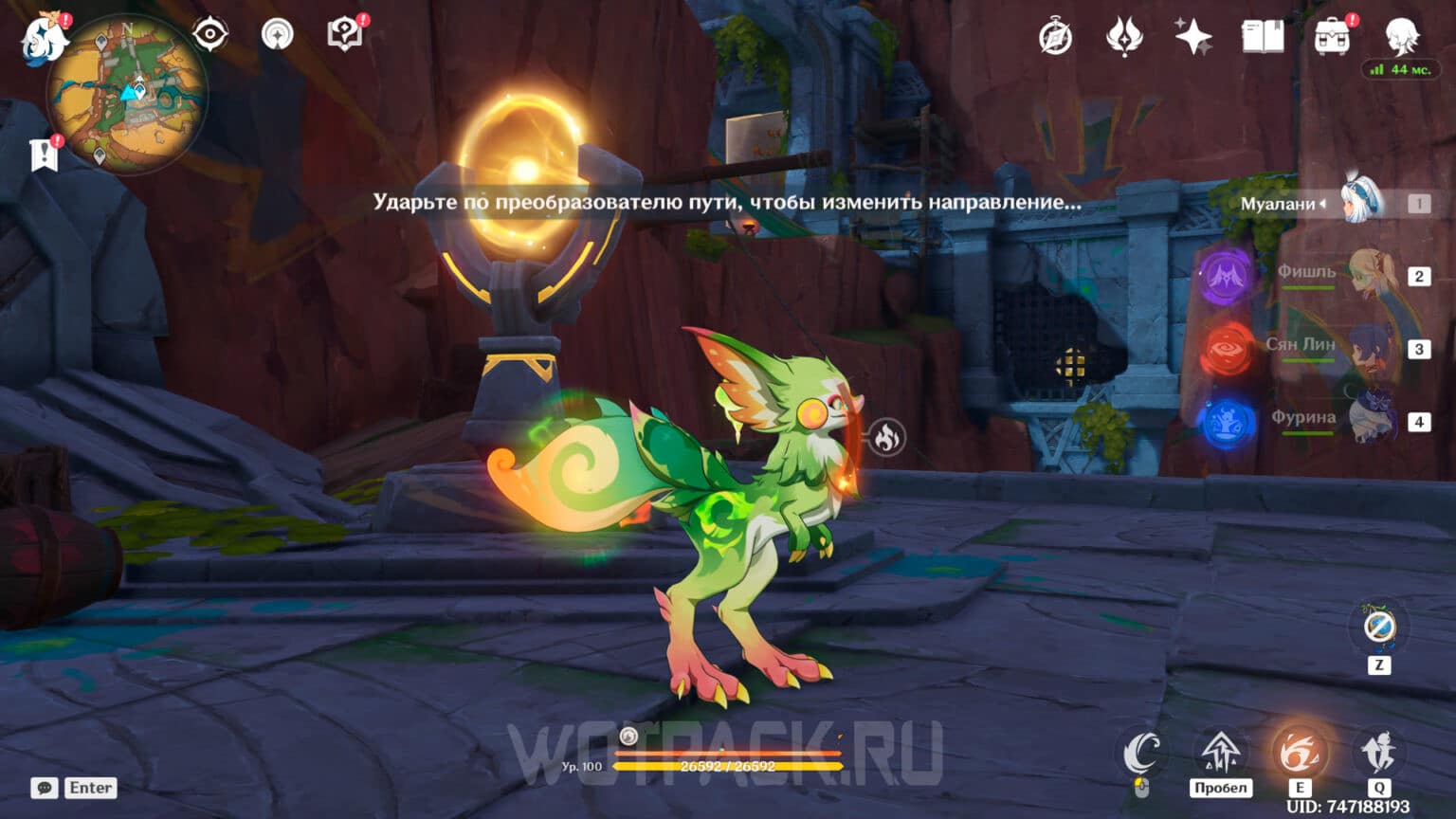Open chat with the Enter button
Viewport: 1456px width, 819px height.
(x=90, y=788)
